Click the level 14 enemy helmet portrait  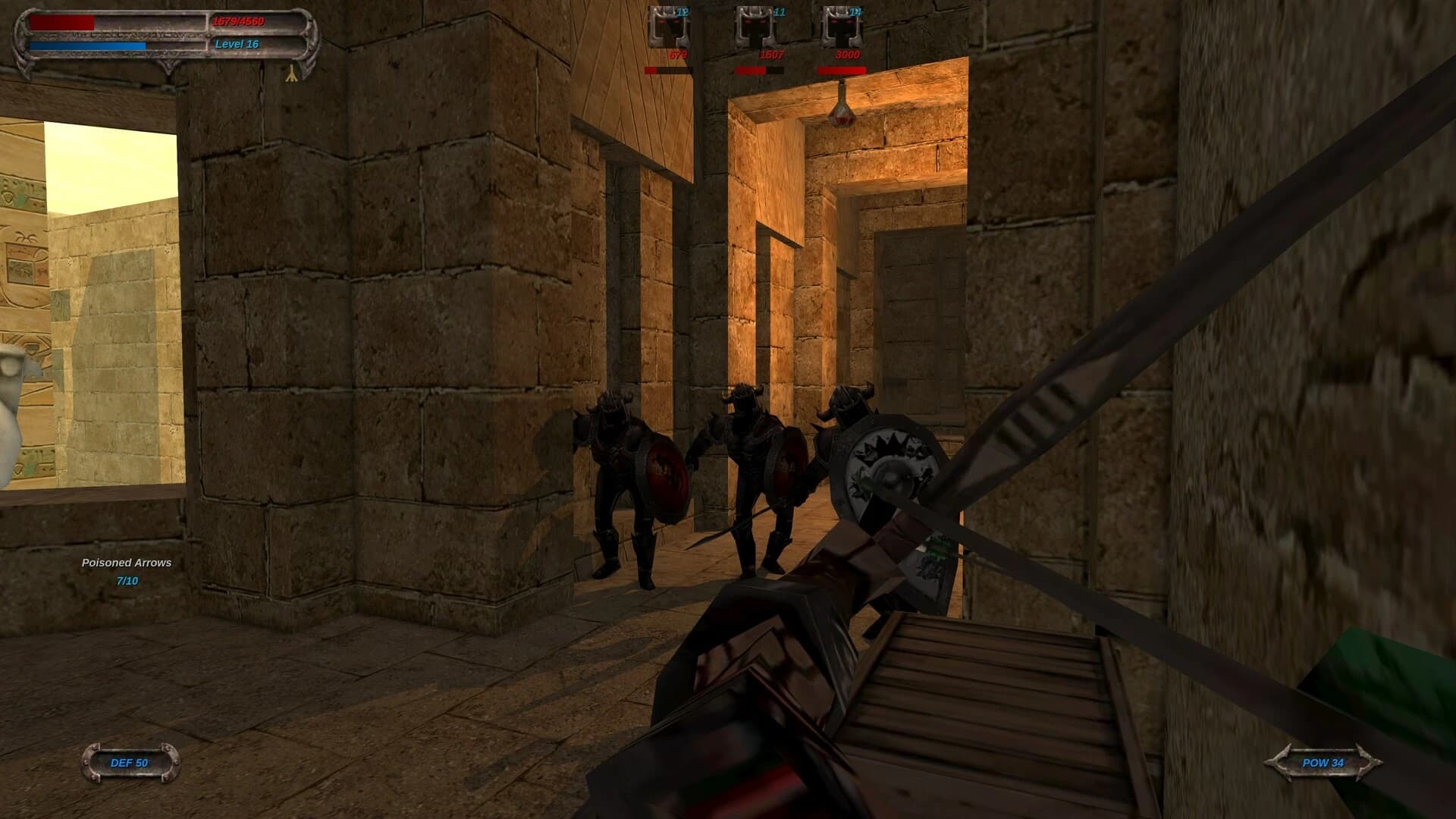point(841,28)
